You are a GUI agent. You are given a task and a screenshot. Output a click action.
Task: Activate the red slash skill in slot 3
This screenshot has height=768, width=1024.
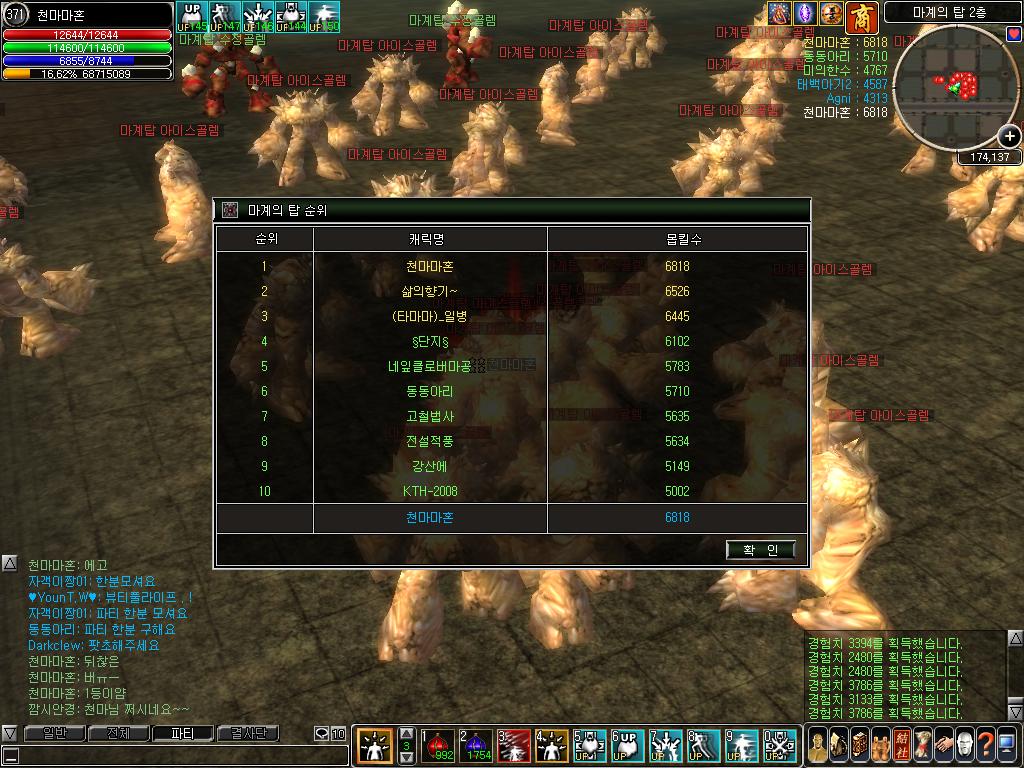(x=514, y=746)
